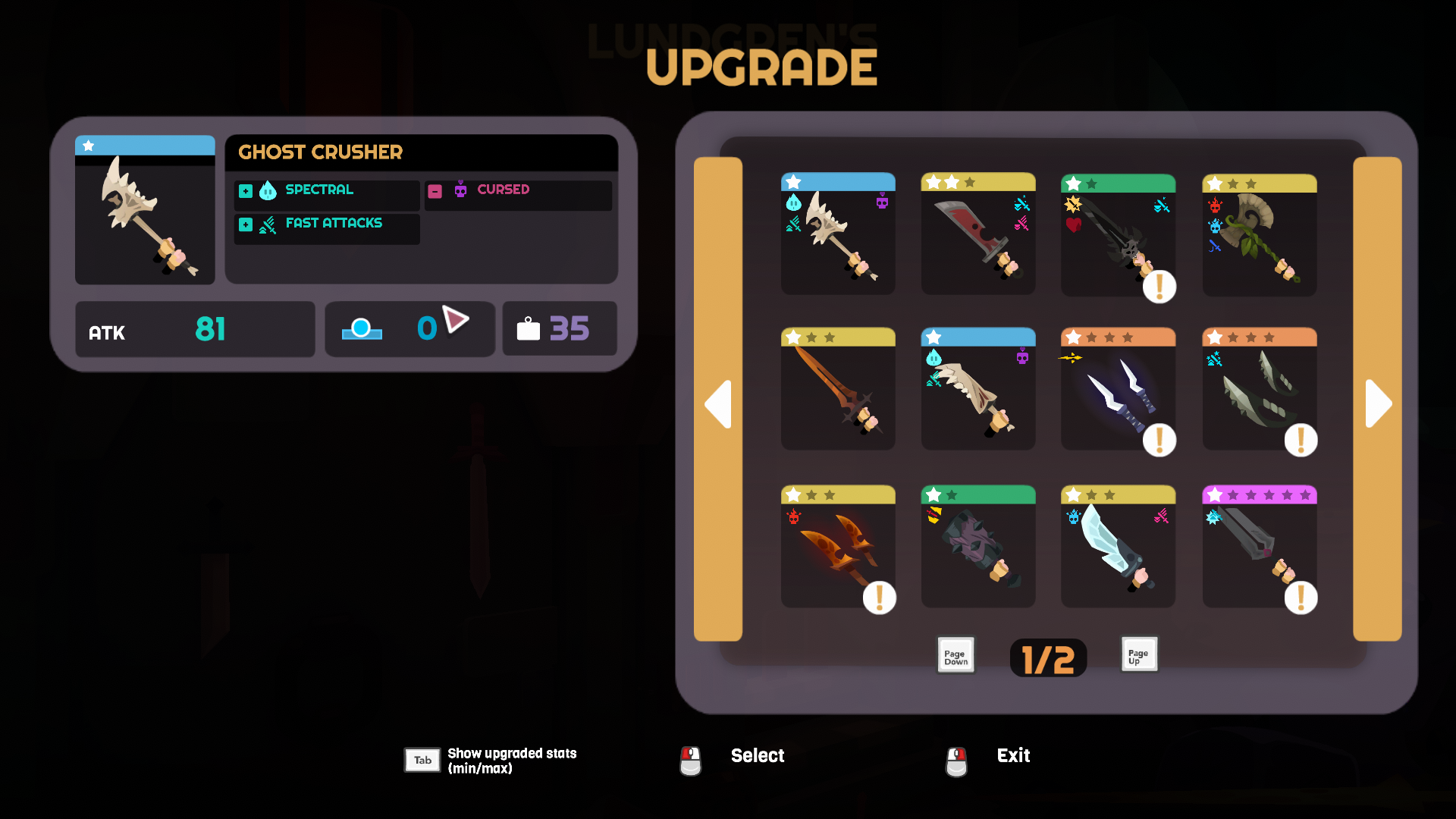1456x819 pixels.
Task: Pick the ice crystal blade slot
Action: (x=1118, y=548)
